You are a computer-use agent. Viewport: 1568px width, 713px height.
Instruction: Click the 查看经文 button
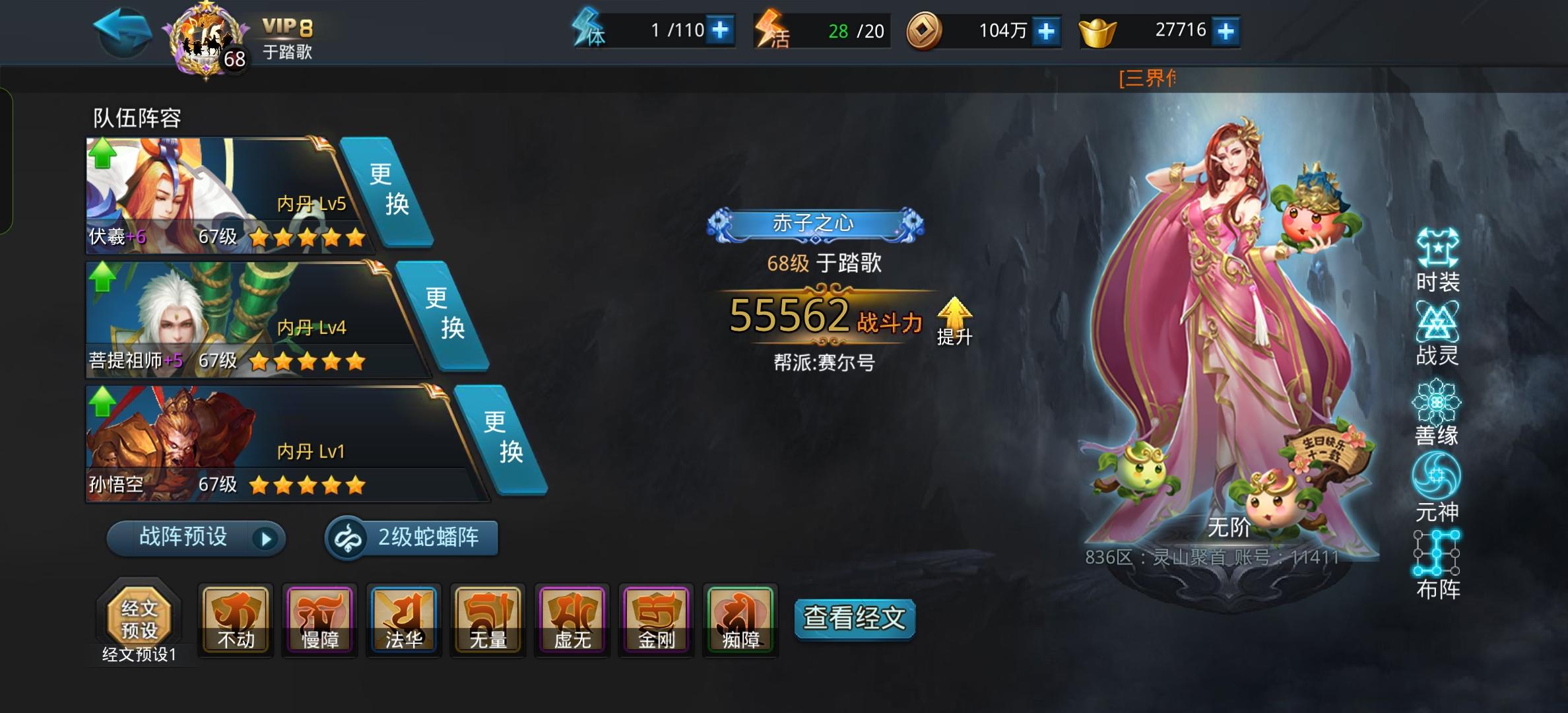coord(855,619)
